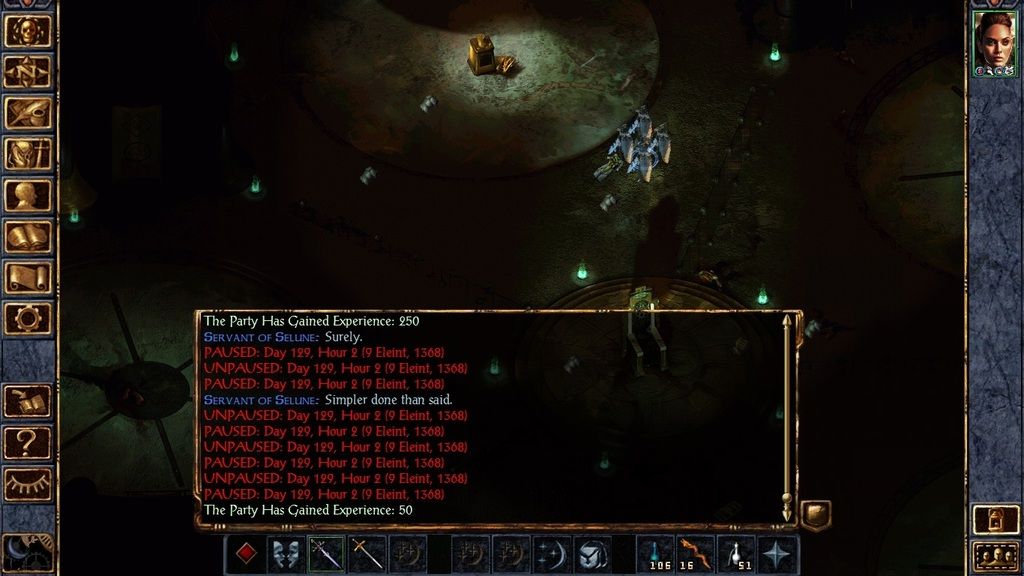Toggle the closed-eye highlight button

click(28, 484)
